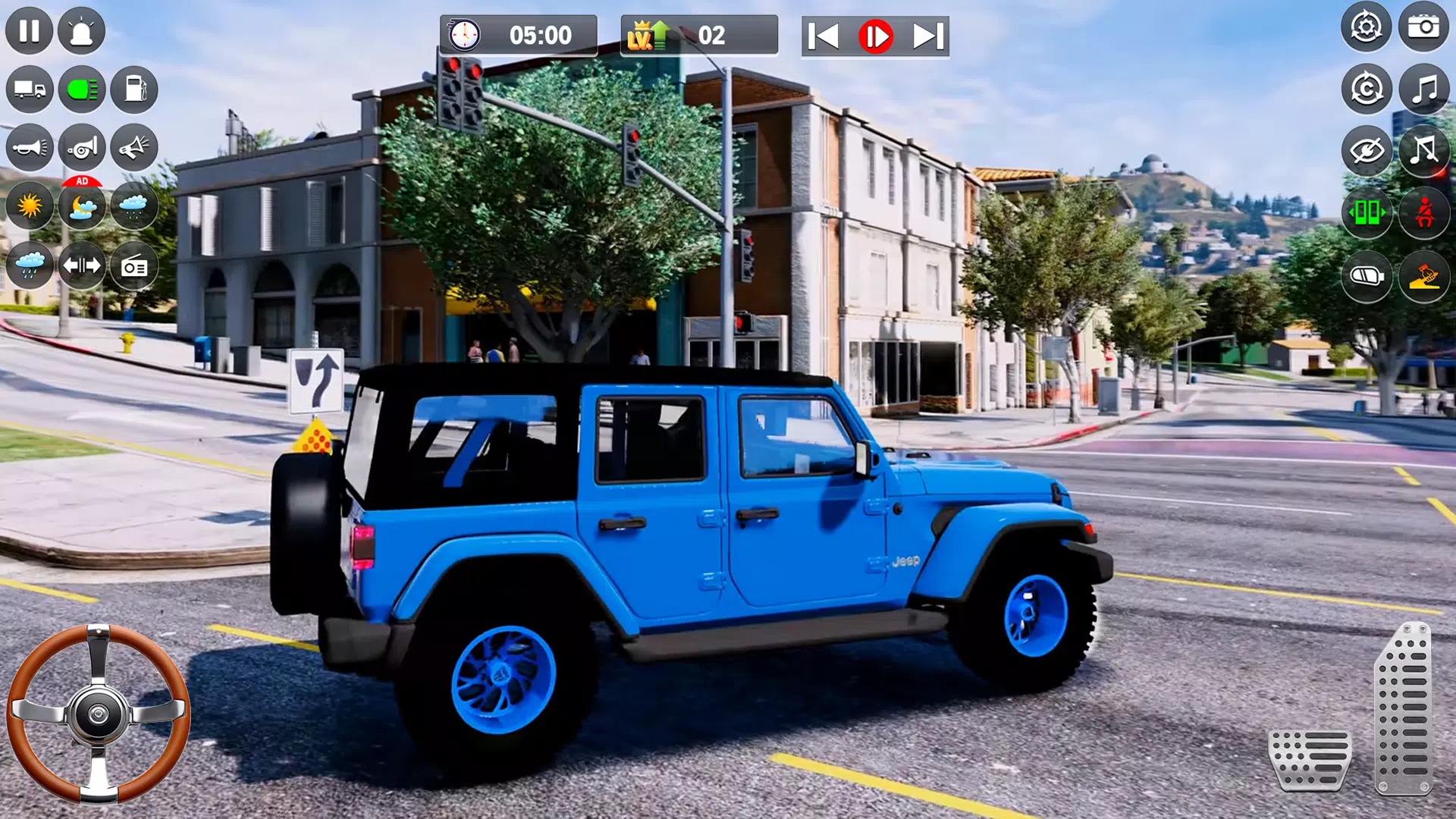
Task: Select rainy weather
Action: (x=30, y=265)
